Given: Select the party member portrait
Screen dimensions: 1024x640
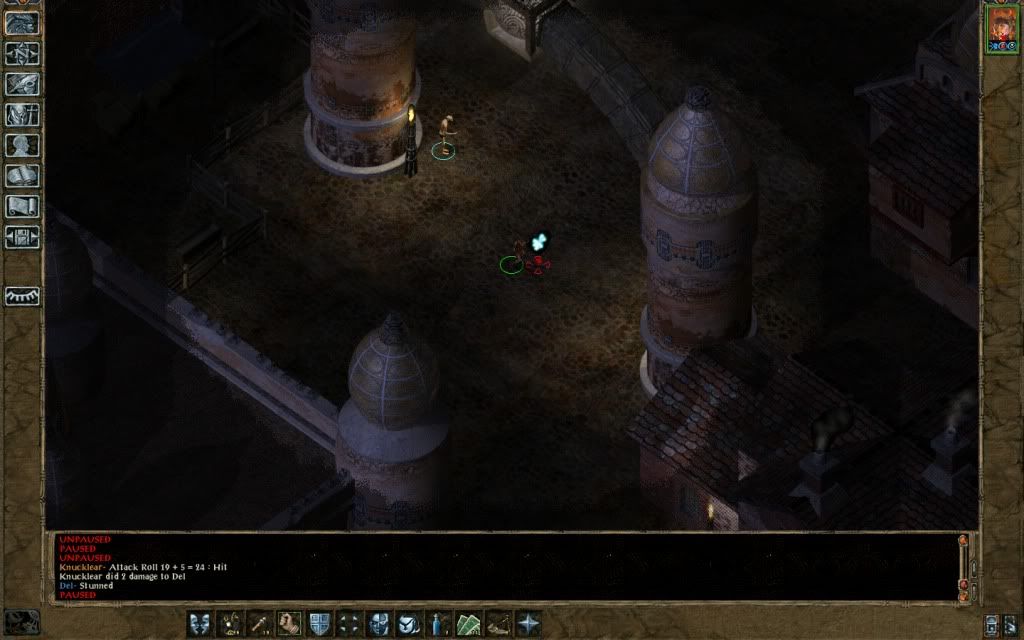Looking at the screenshot, I should click(x=1000, y=27).
